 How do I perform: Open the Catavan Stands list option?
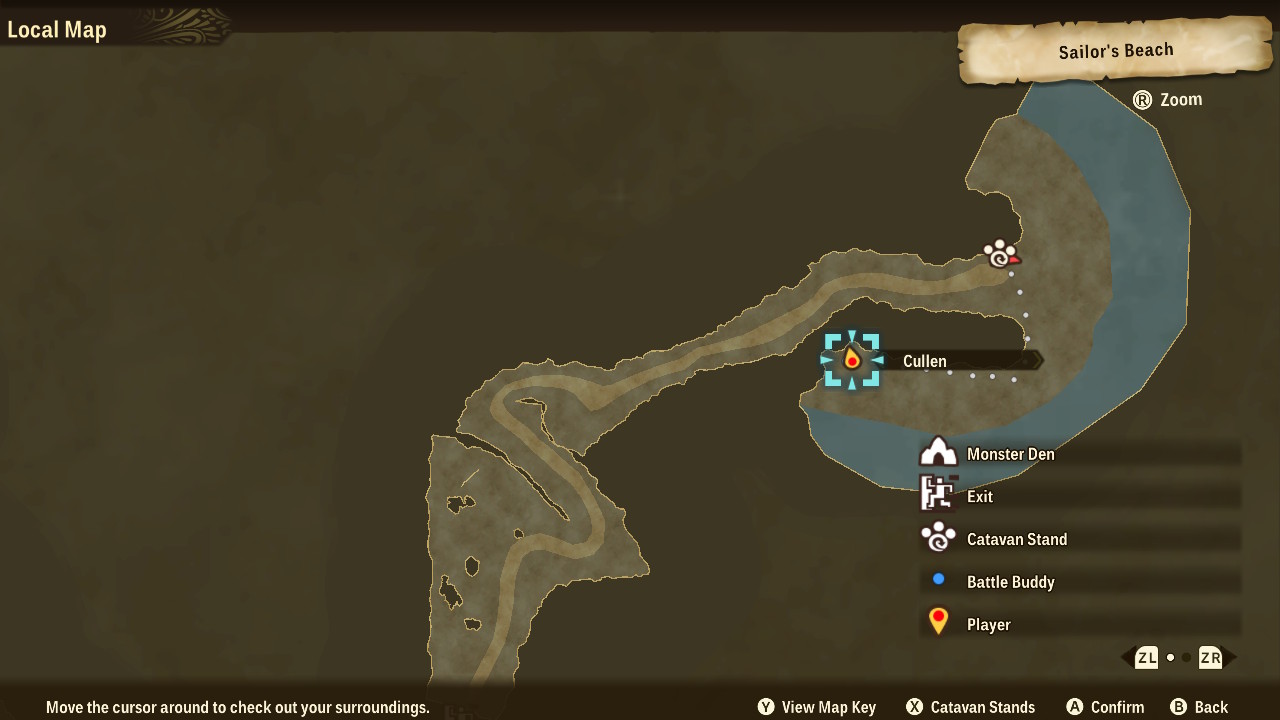[970, 707]
